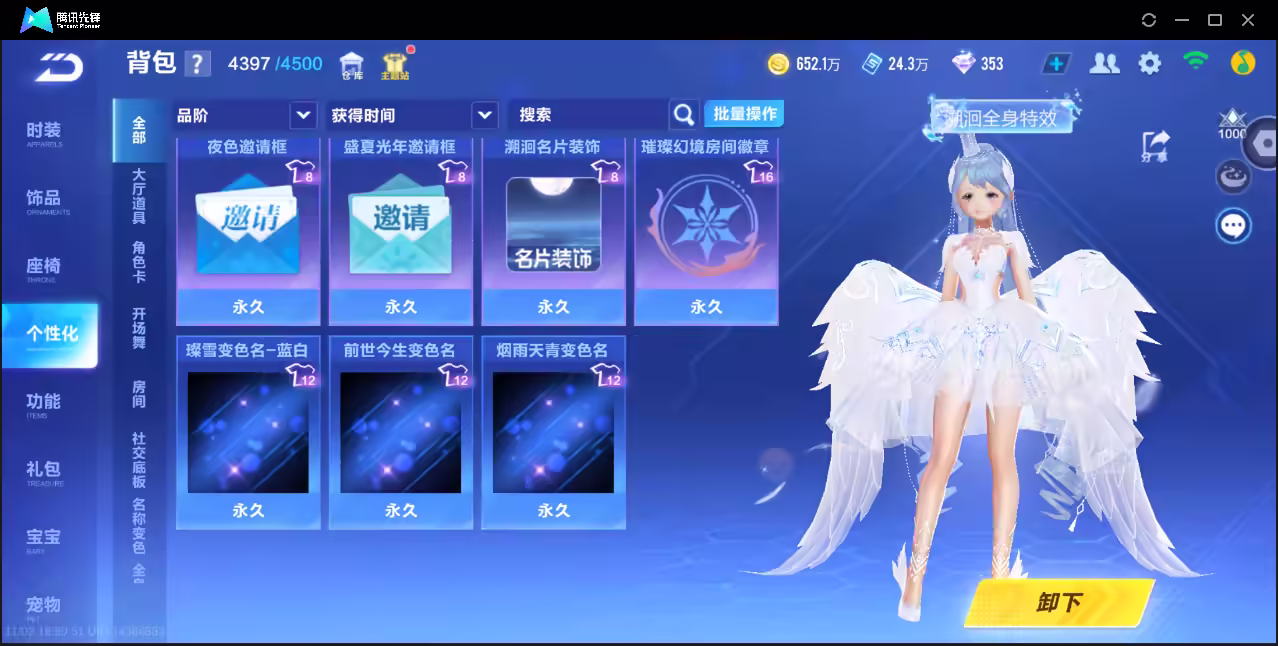This screenshot has width=1278, height=646.
Task: Select the 璀璨幻境房间徽章 item
Action: [x=706, y=230]
